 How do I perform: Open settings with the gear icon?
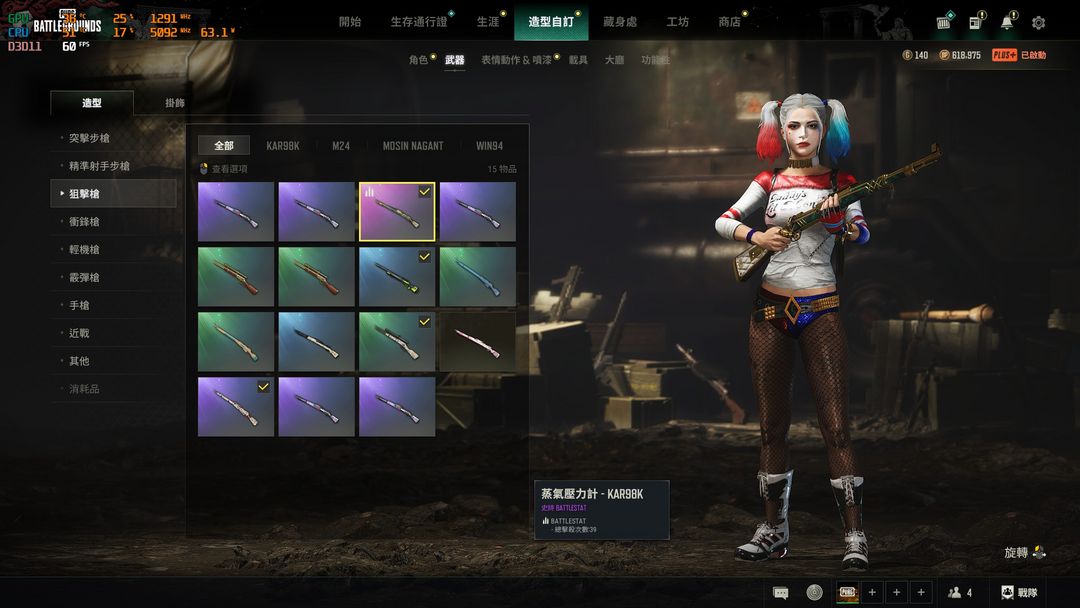(1038, 23)
